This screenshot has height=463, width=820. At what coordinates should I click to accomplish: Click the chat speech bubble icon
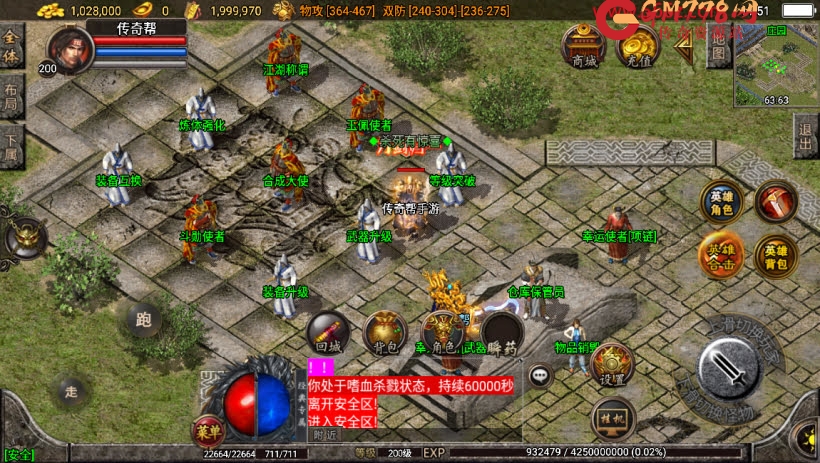541,376
